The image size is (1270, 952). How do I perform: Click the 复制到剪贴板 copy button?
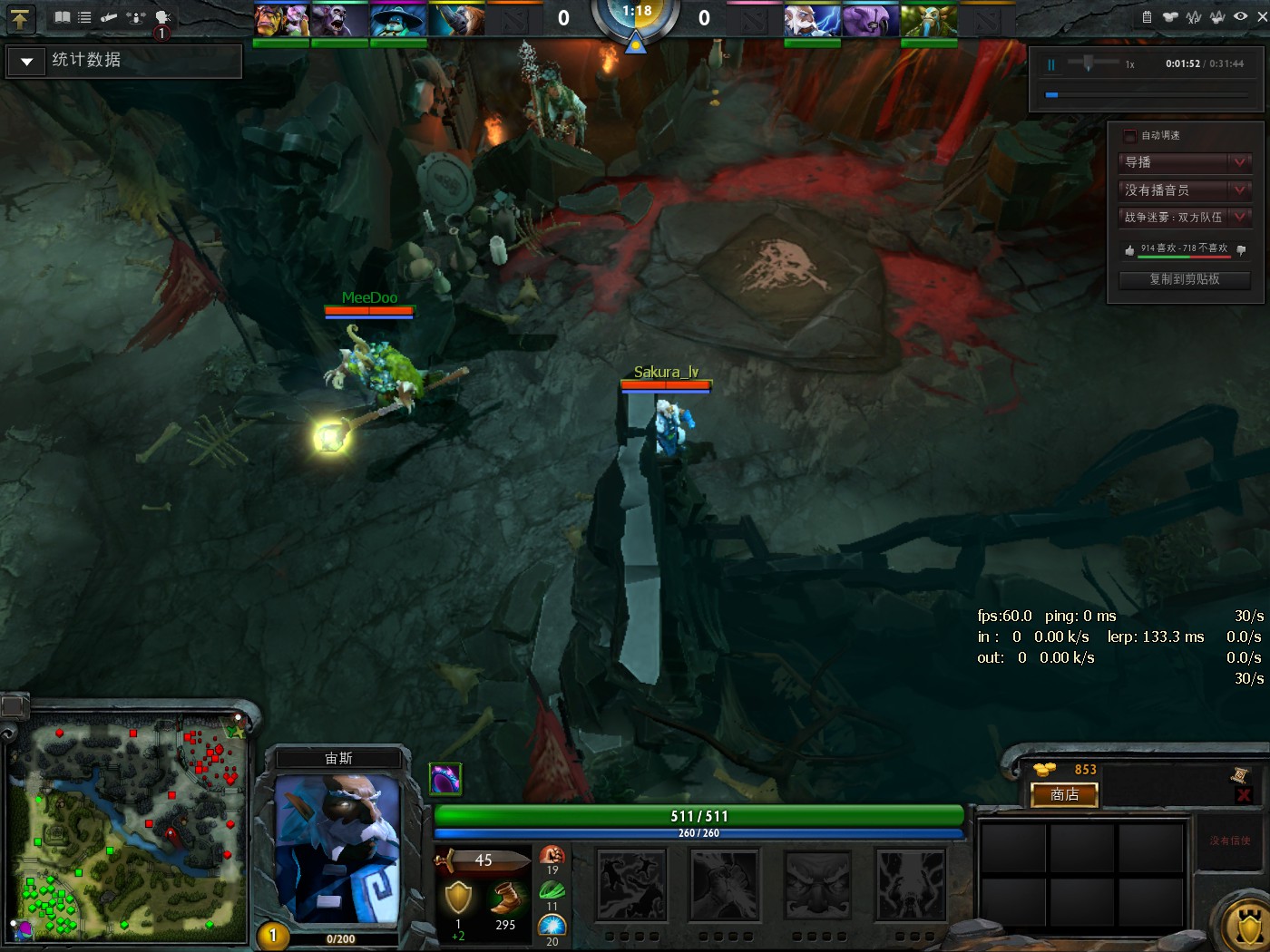point(1185,280)
